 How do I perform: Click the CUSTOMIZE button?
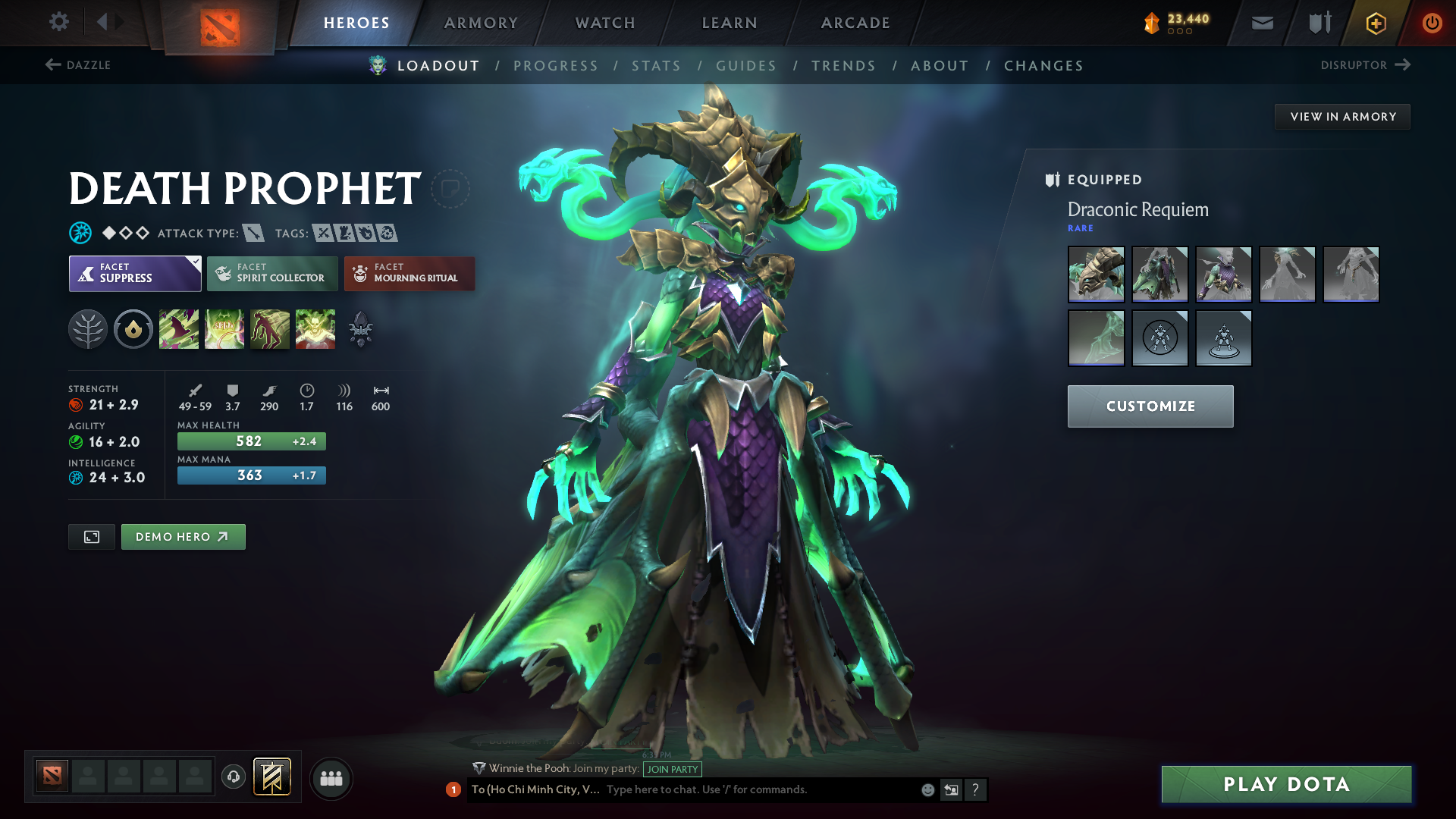pos(1150,406)
